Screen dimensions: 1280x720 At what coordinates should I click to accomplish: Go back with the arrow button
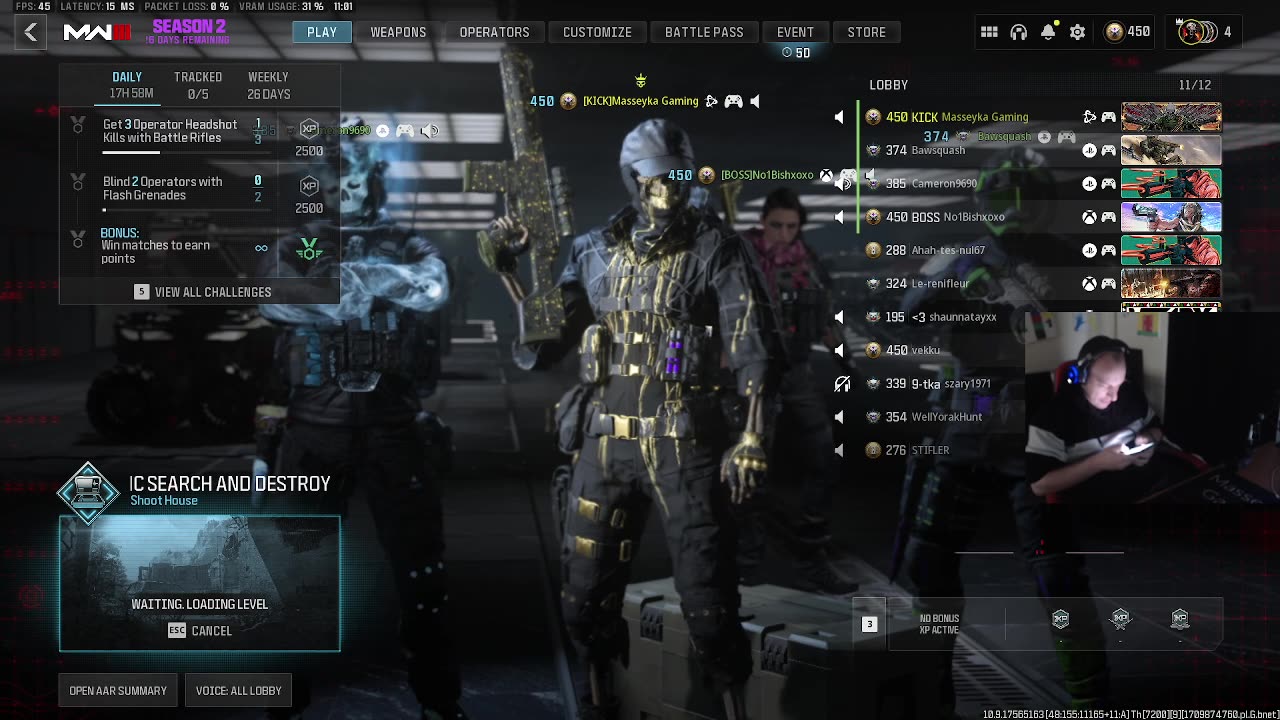pos(31,32)
